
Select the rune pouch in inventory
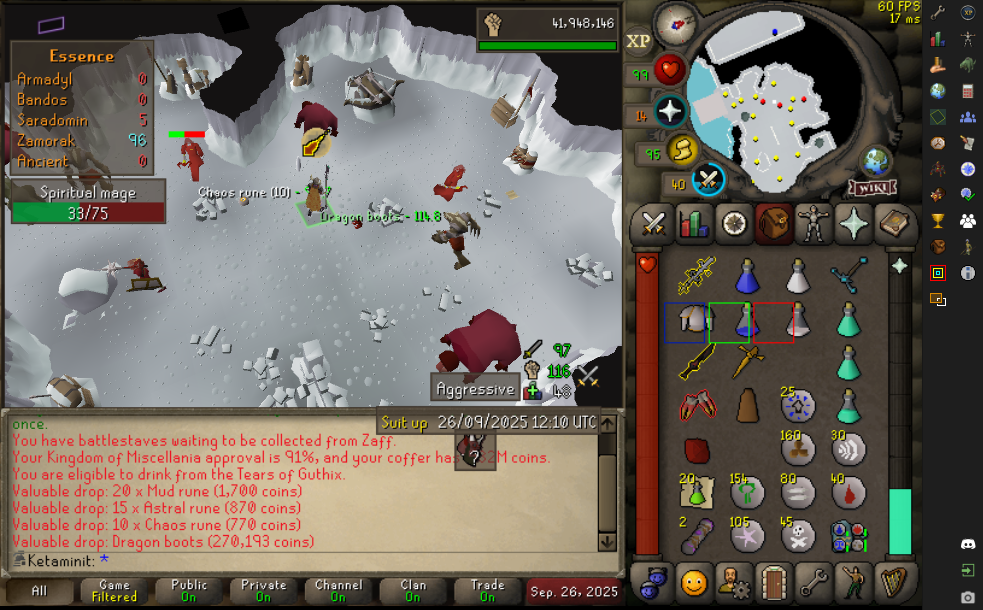(x=848, y=535)
